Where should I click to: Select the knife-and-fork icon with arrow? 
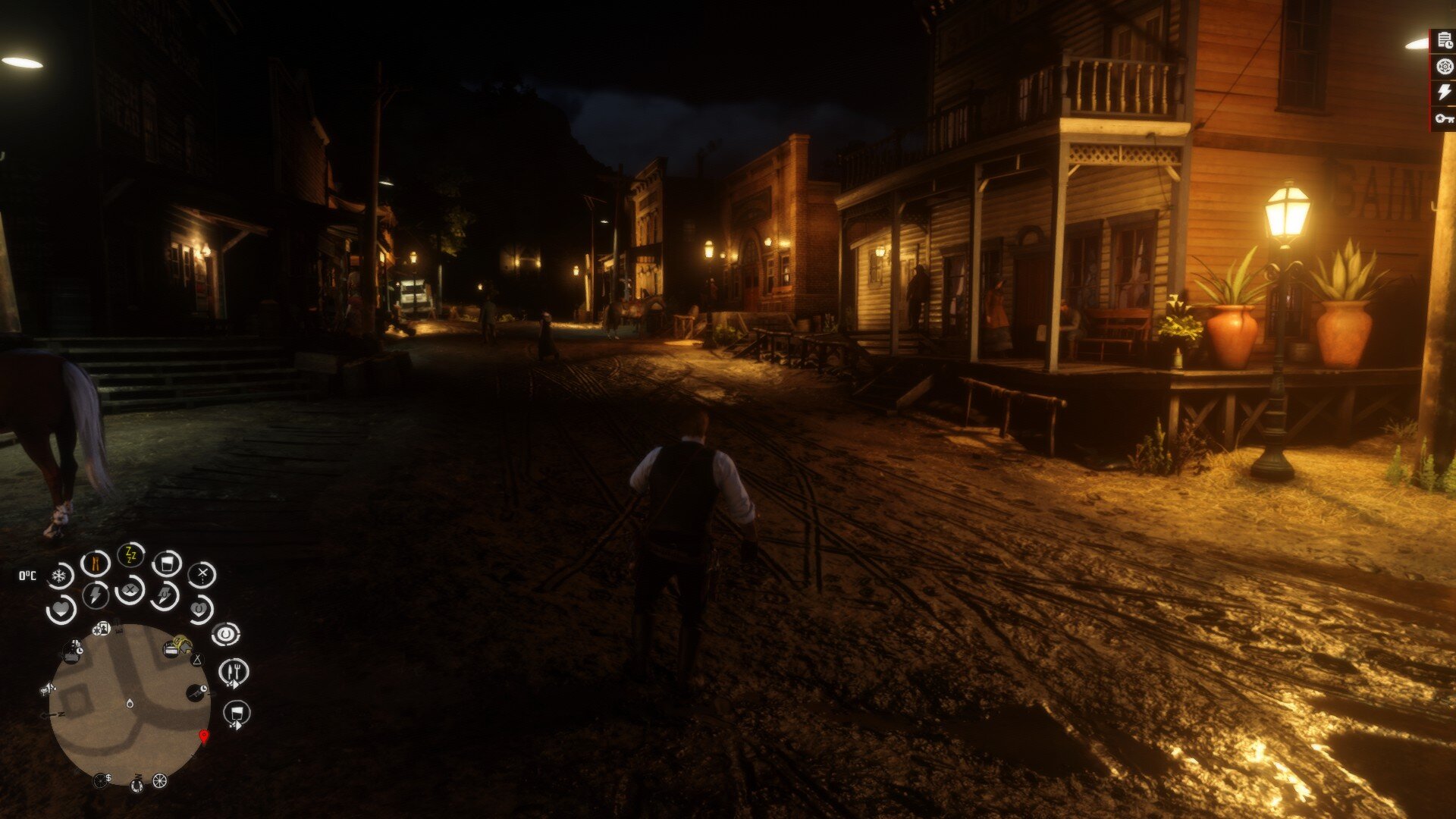click(x=234, y=672)
